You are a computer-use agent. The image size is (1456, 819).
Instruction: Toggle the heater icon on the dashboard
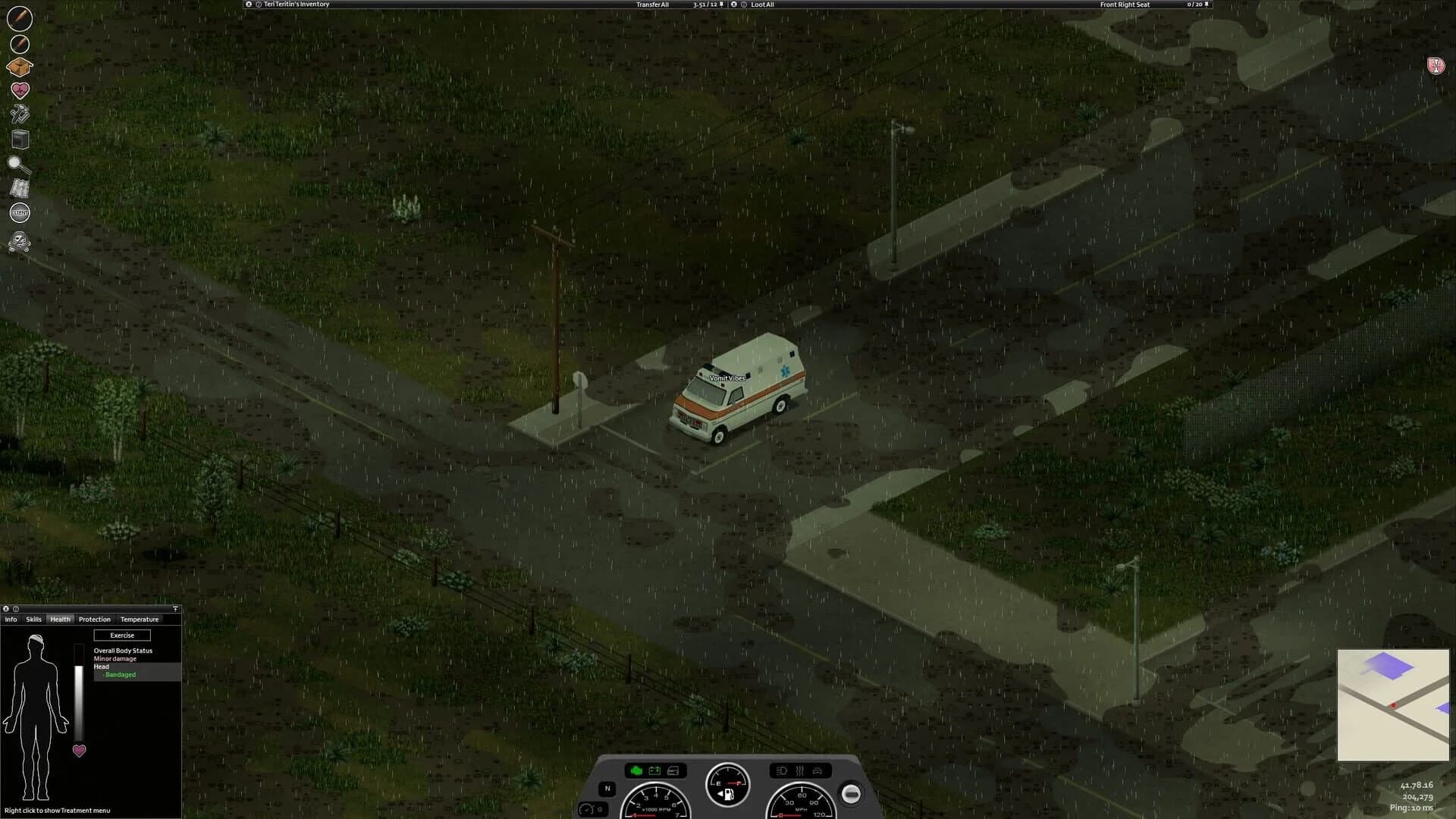[x=798, y=772]
